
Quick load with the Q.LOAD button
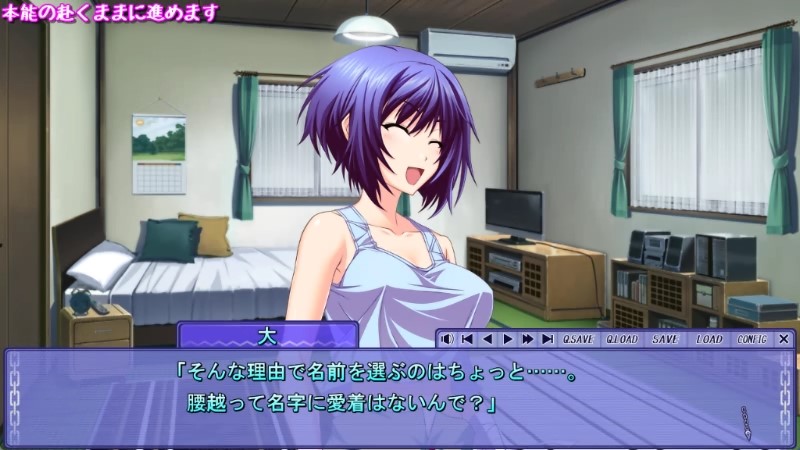click(622, 339)
